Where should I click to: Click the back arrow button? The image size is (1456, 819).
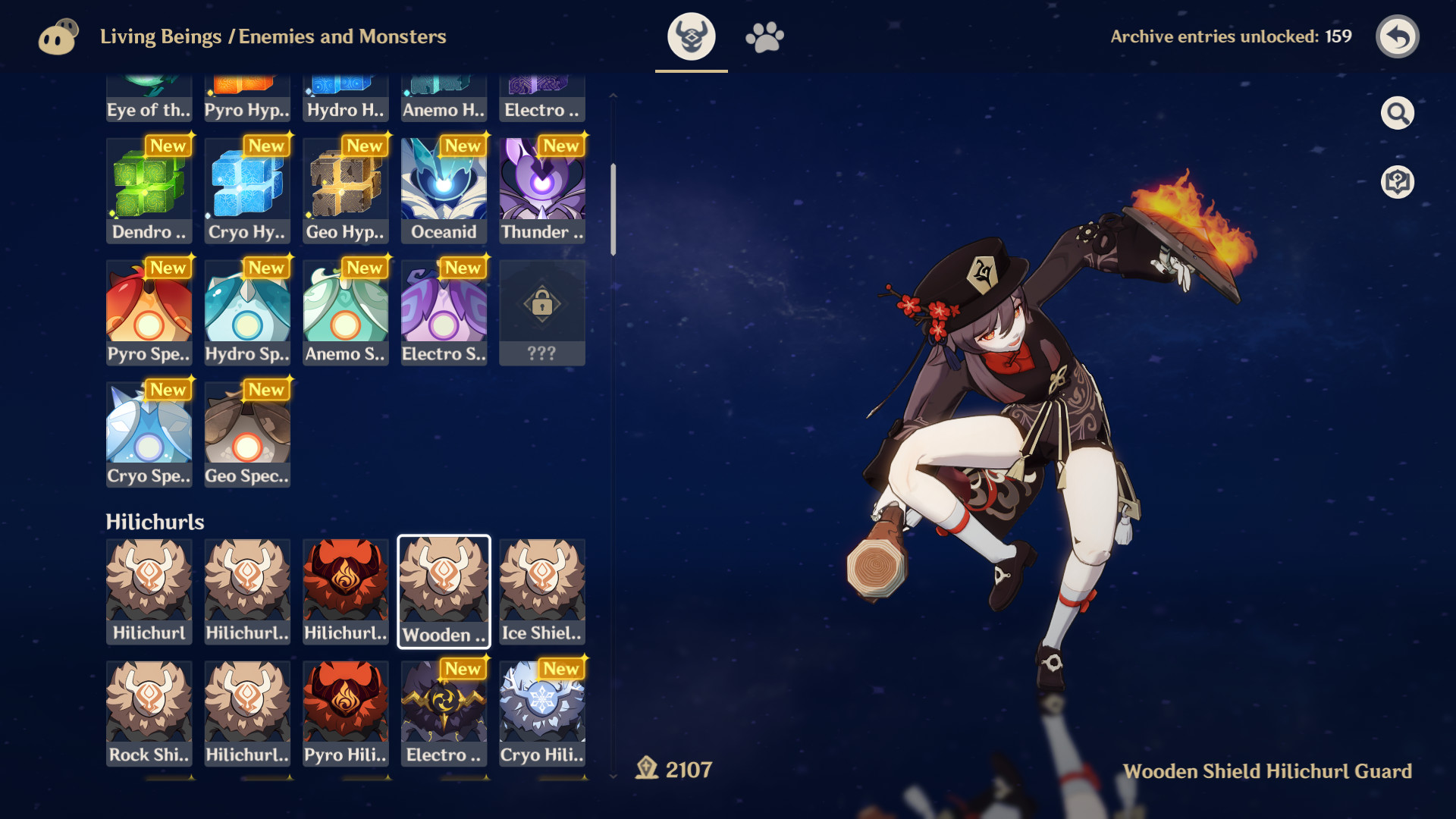point(1398,36)
